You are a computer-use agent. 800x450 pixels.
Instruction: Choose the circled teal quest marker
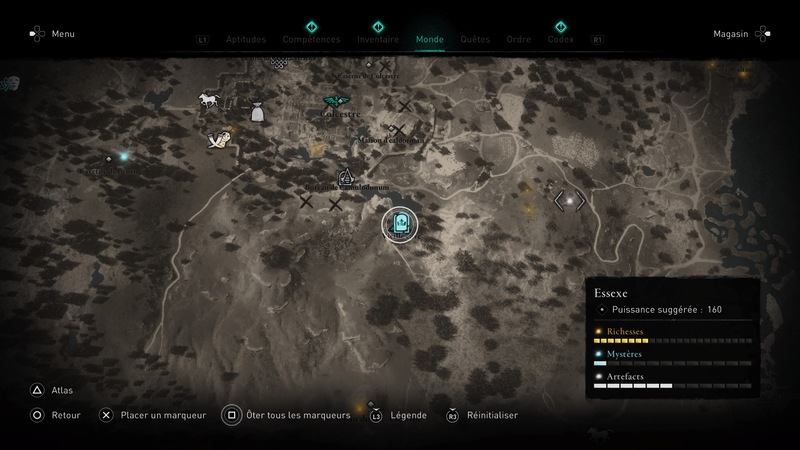coord(402,223)
